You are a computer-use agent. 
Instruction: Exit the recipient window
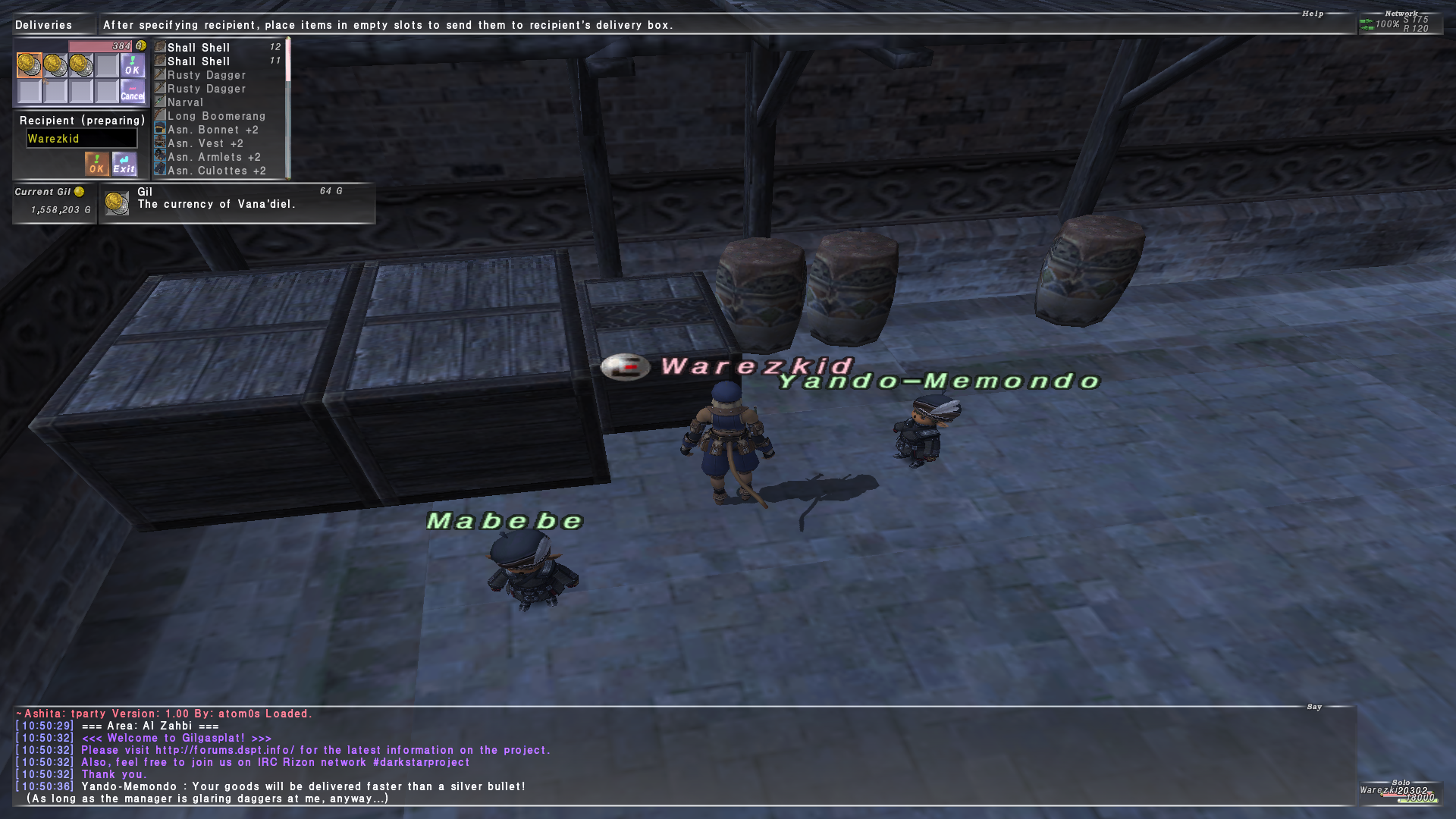tap(124, 164)
